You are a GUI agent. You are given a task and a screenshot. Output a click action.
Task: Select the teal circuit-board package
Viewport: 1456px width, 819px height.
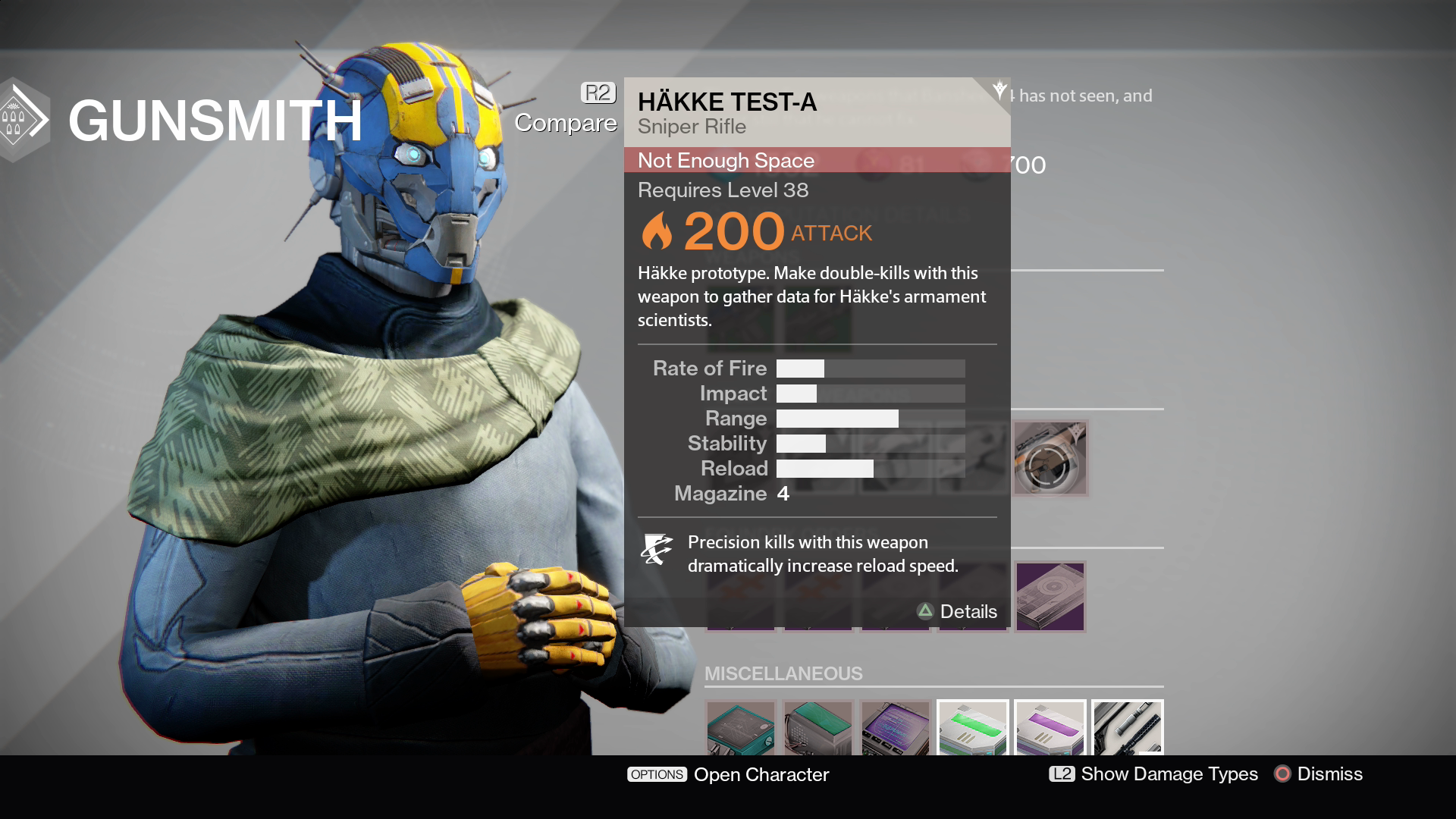pos(741,729)
